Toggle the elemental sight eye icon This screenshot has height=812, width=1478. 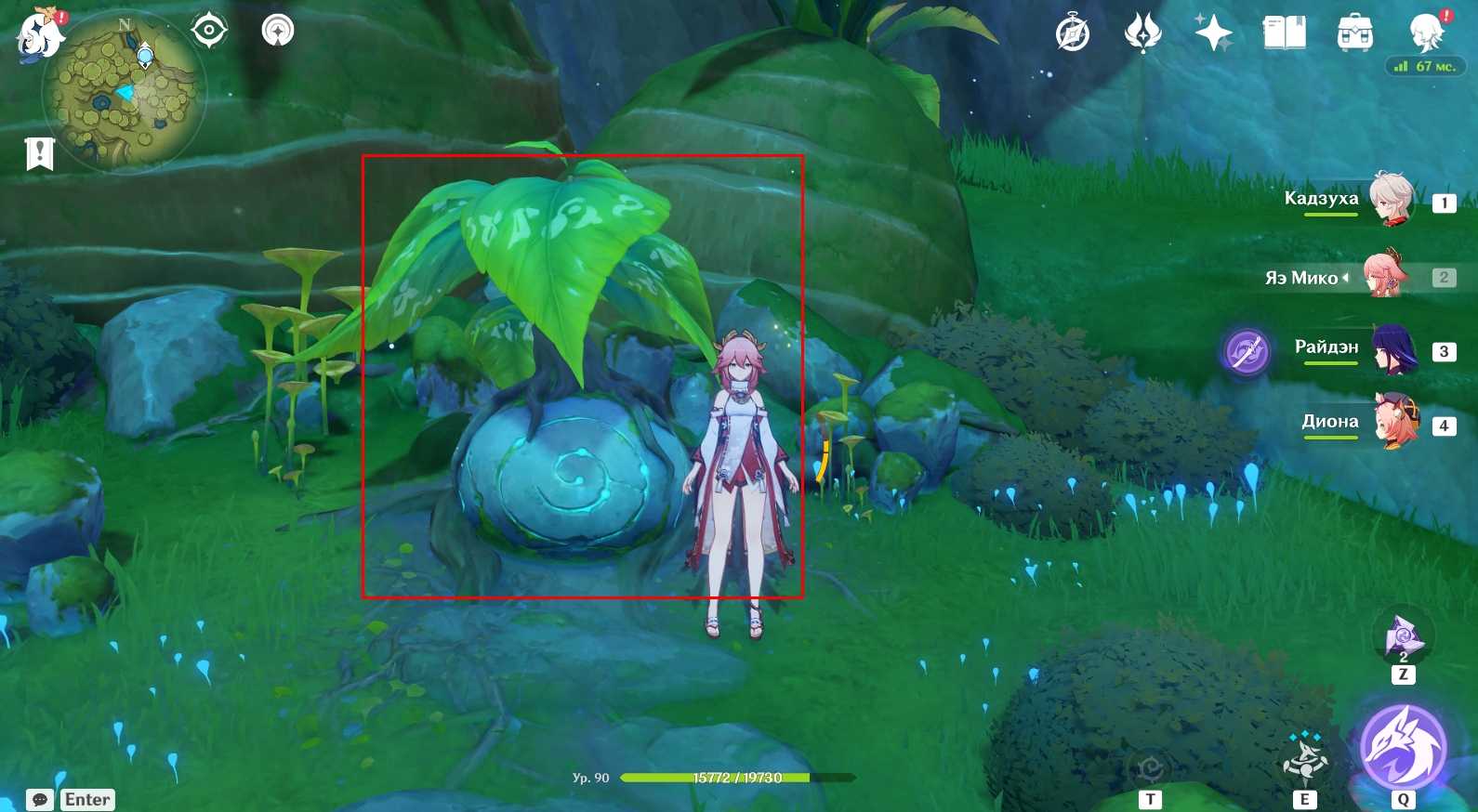point(209,31)
